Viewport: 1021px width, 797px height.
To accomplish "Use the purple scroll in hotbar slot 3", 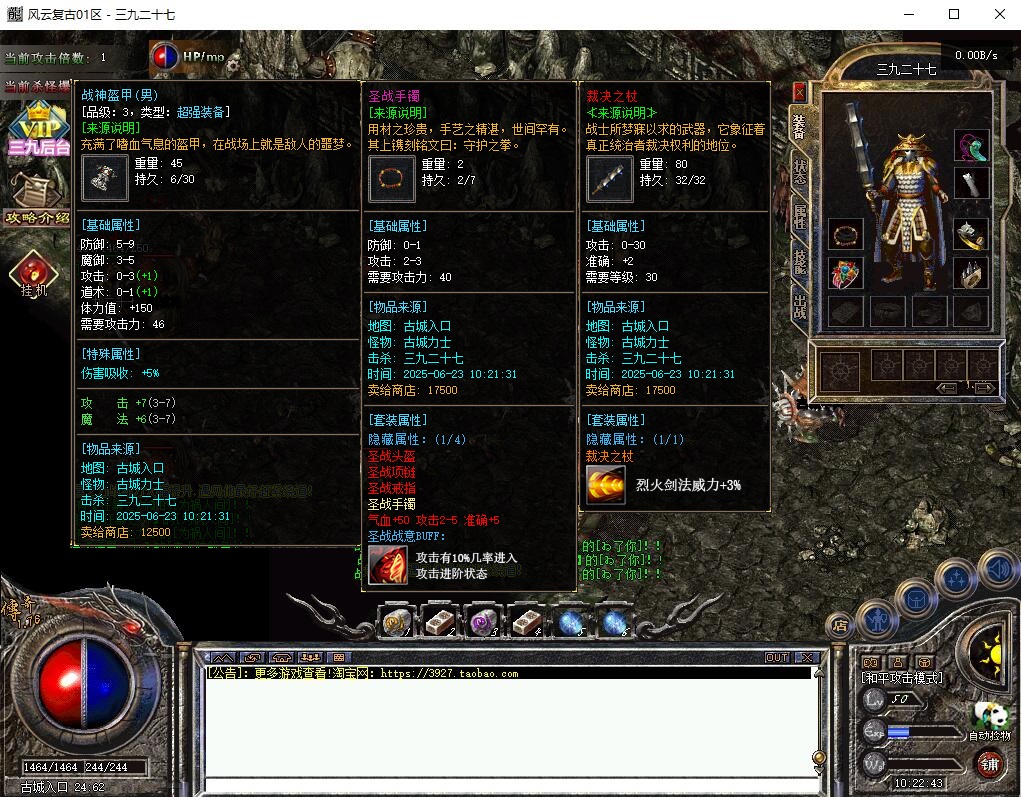I will point(484,622).
